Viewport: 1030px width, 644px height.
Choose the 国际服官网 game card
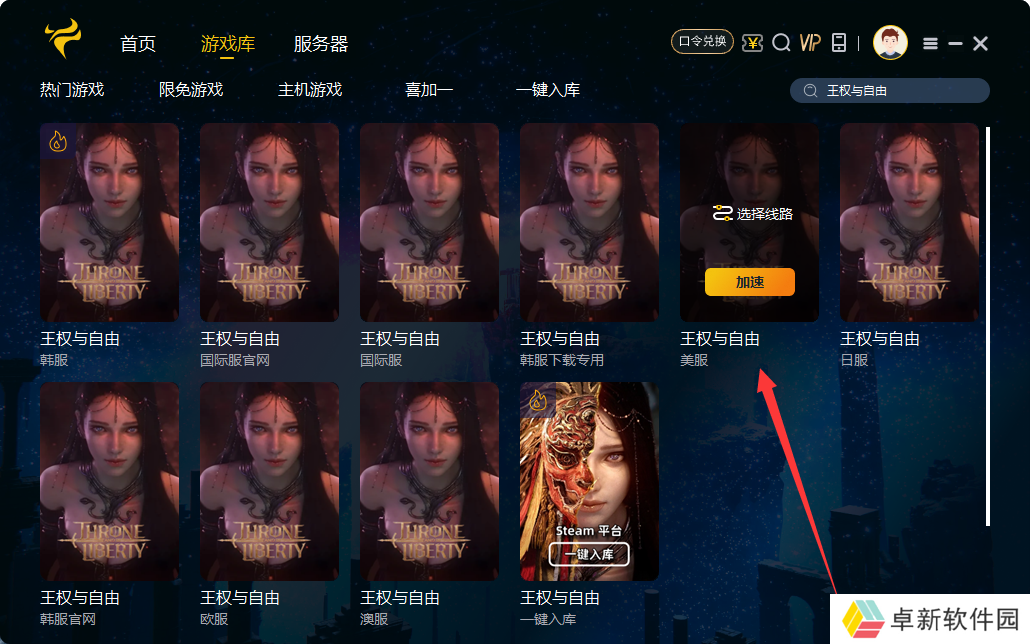pos(270,222)
